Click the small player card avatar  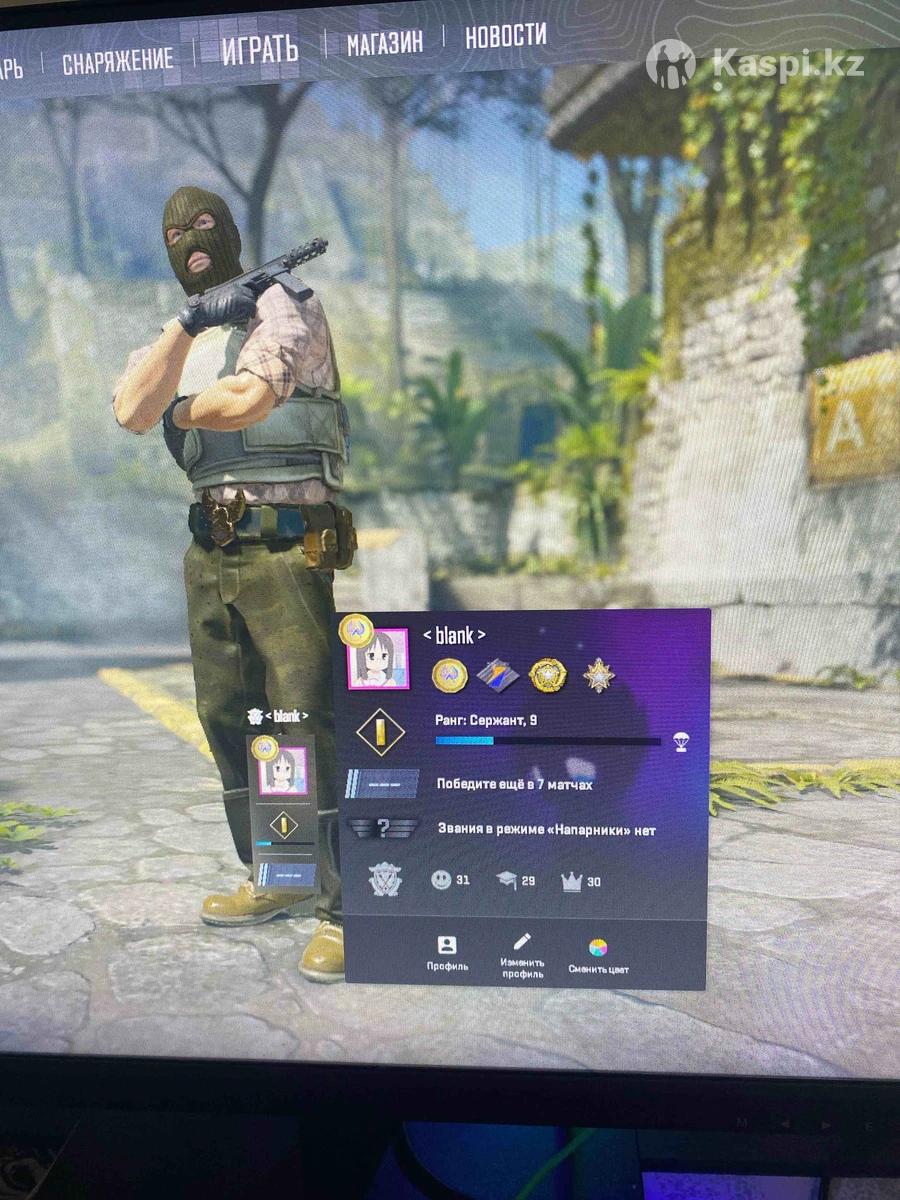tap(283, 771)
